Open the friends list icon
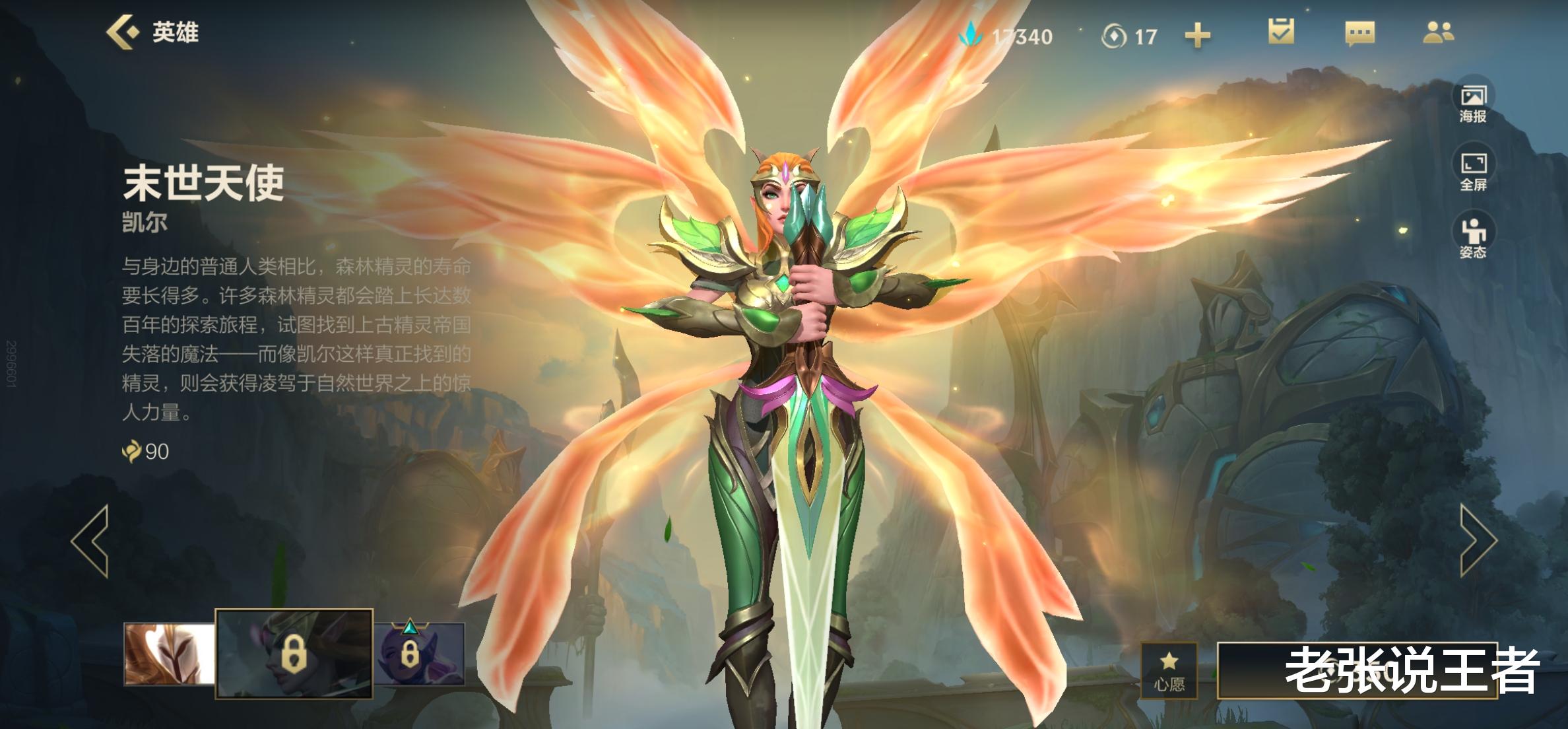Viewport: 1568px width, 729px height. (x=1438, y=32)
